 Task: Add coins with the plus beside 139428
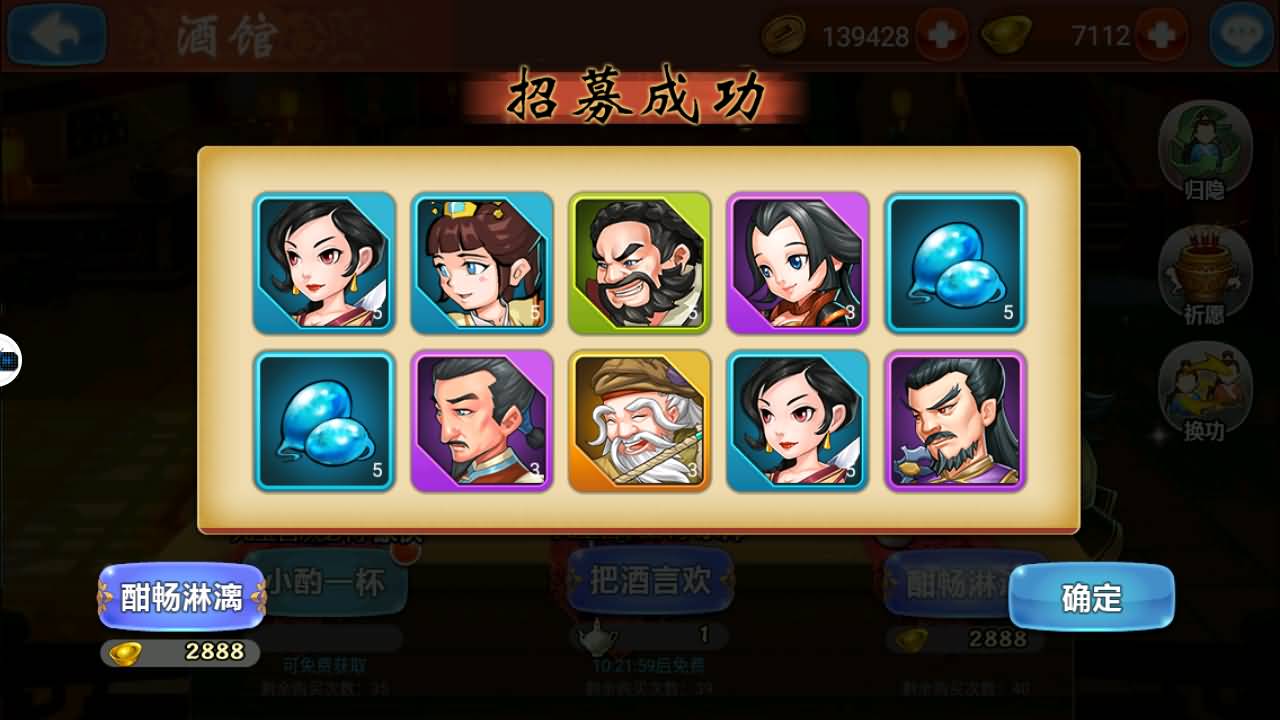point(941,36)
